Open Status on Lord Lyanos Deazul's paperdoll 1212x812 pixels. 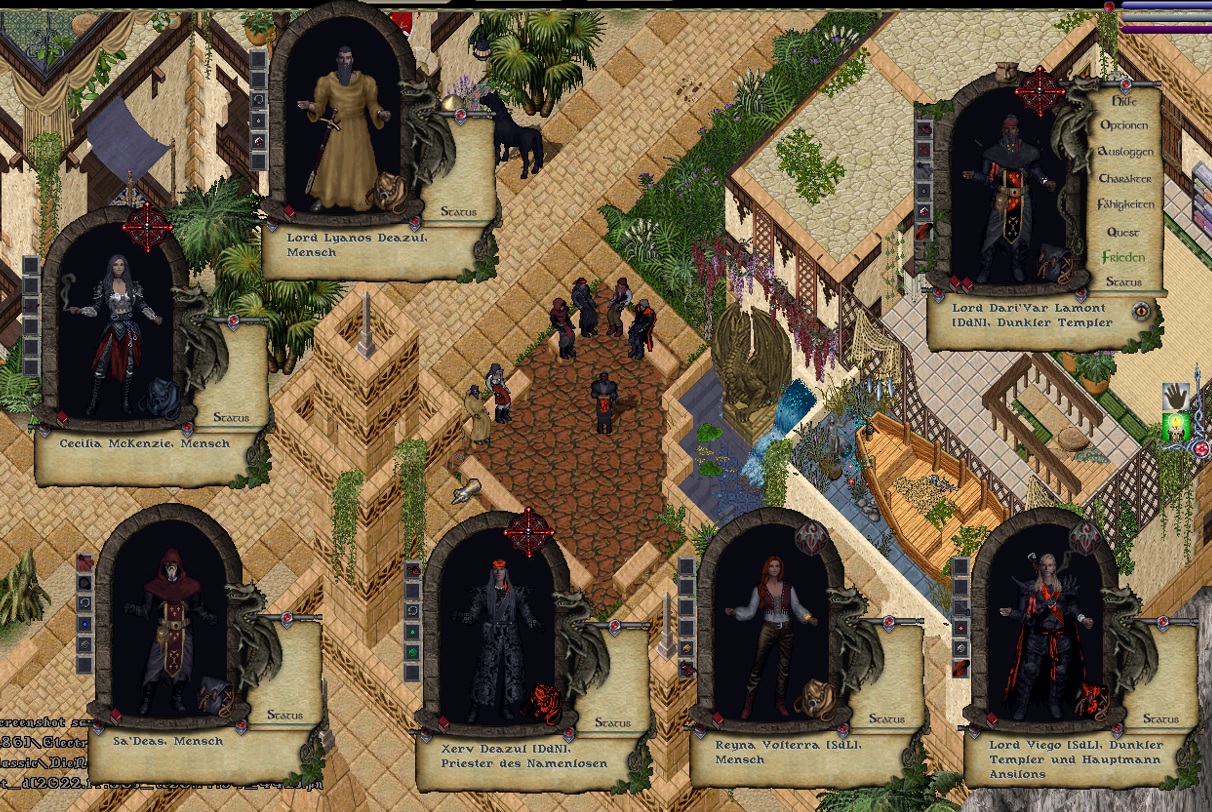tap(458, 212)
